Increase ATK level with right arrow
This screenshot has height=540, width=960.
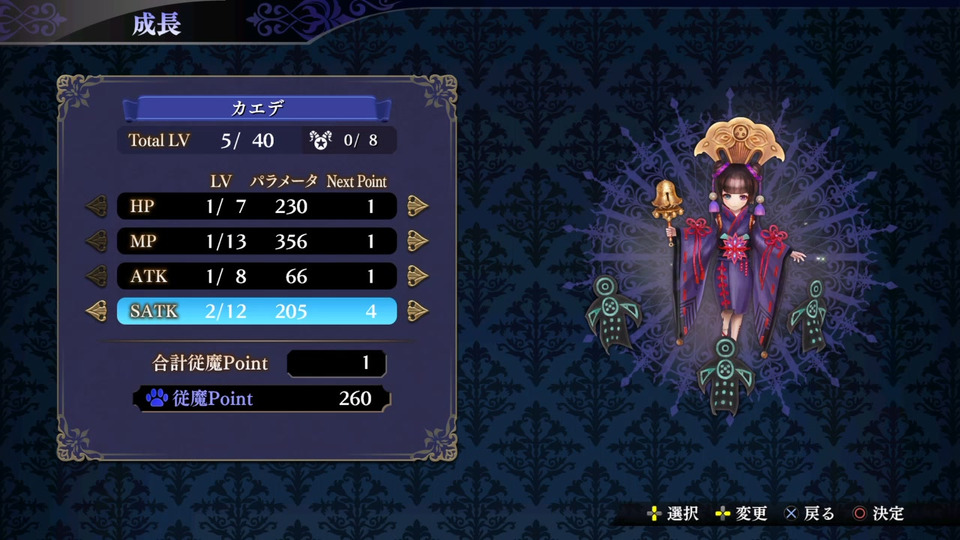(x=418, y=276)
